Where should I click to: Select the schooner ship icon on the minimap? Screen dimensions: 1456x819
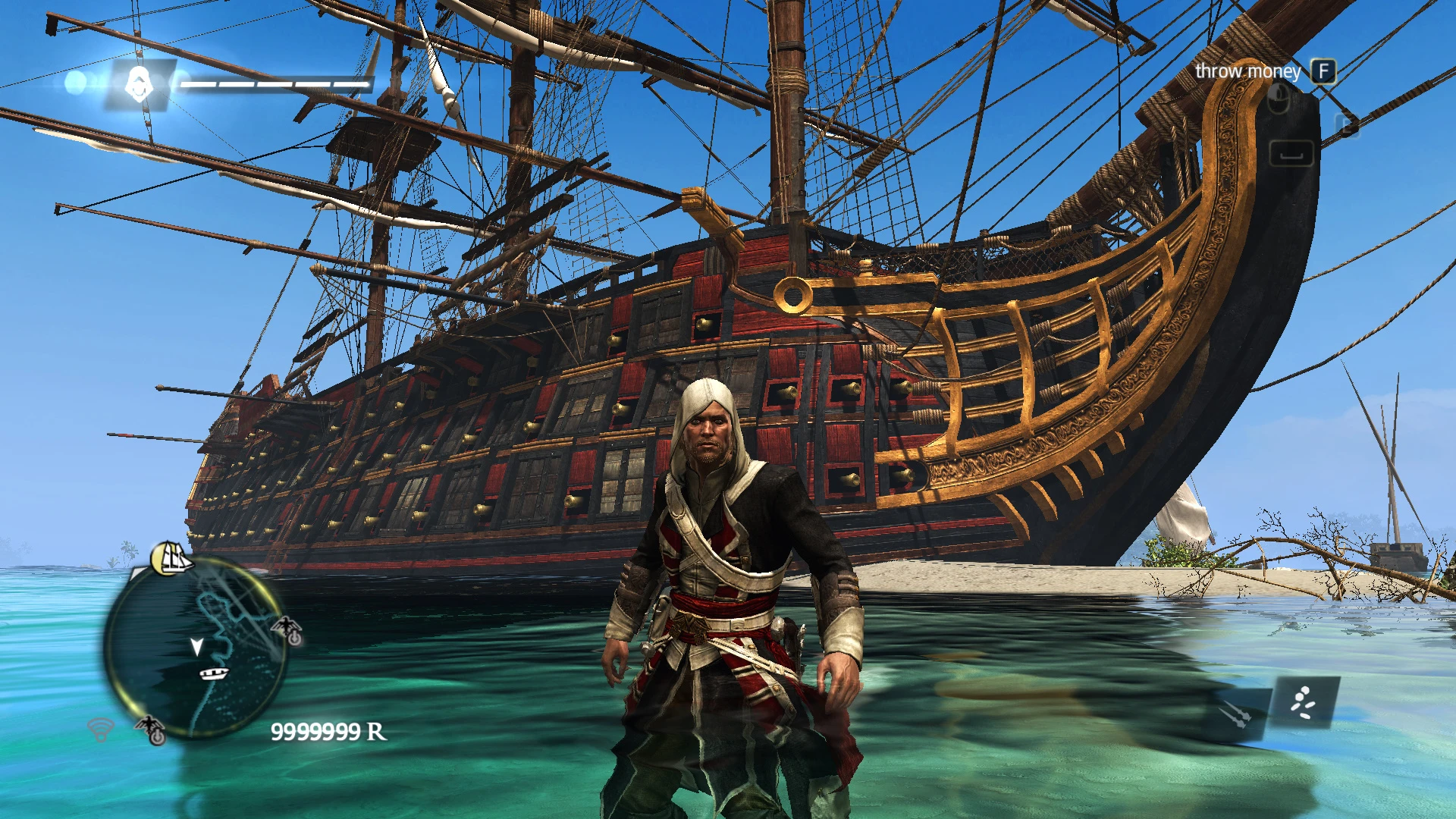pos(174,557)
